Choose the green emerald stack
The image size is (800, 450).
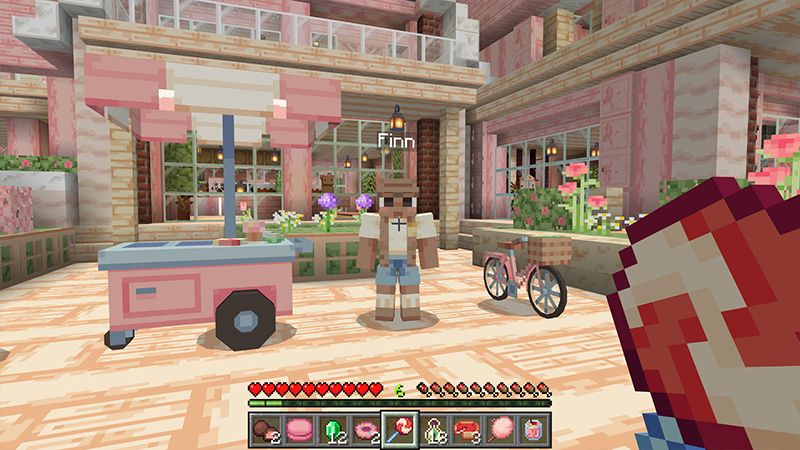click(331, 428)
